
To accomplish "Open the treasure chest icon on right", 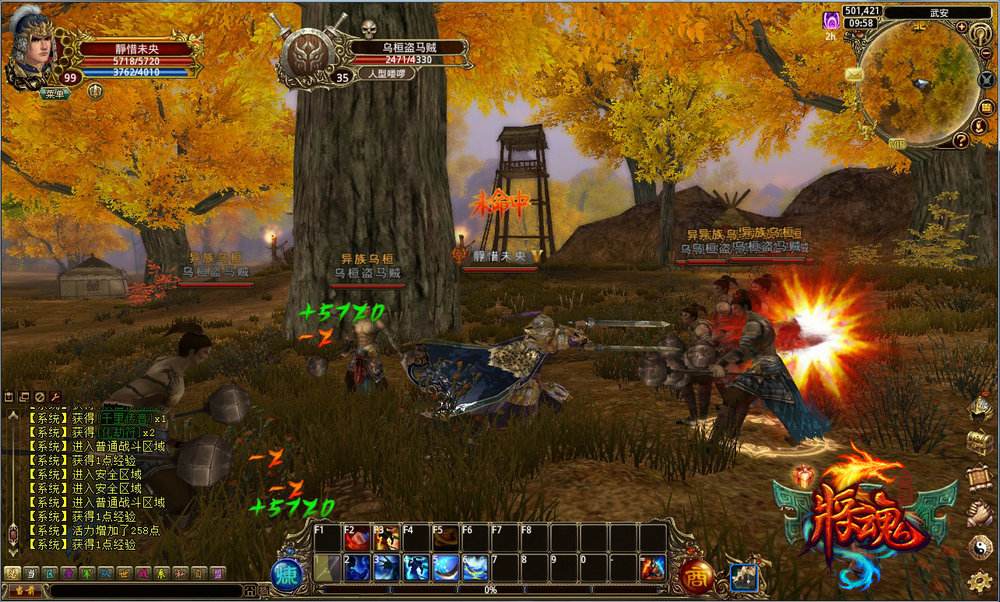I will (979, 442).
